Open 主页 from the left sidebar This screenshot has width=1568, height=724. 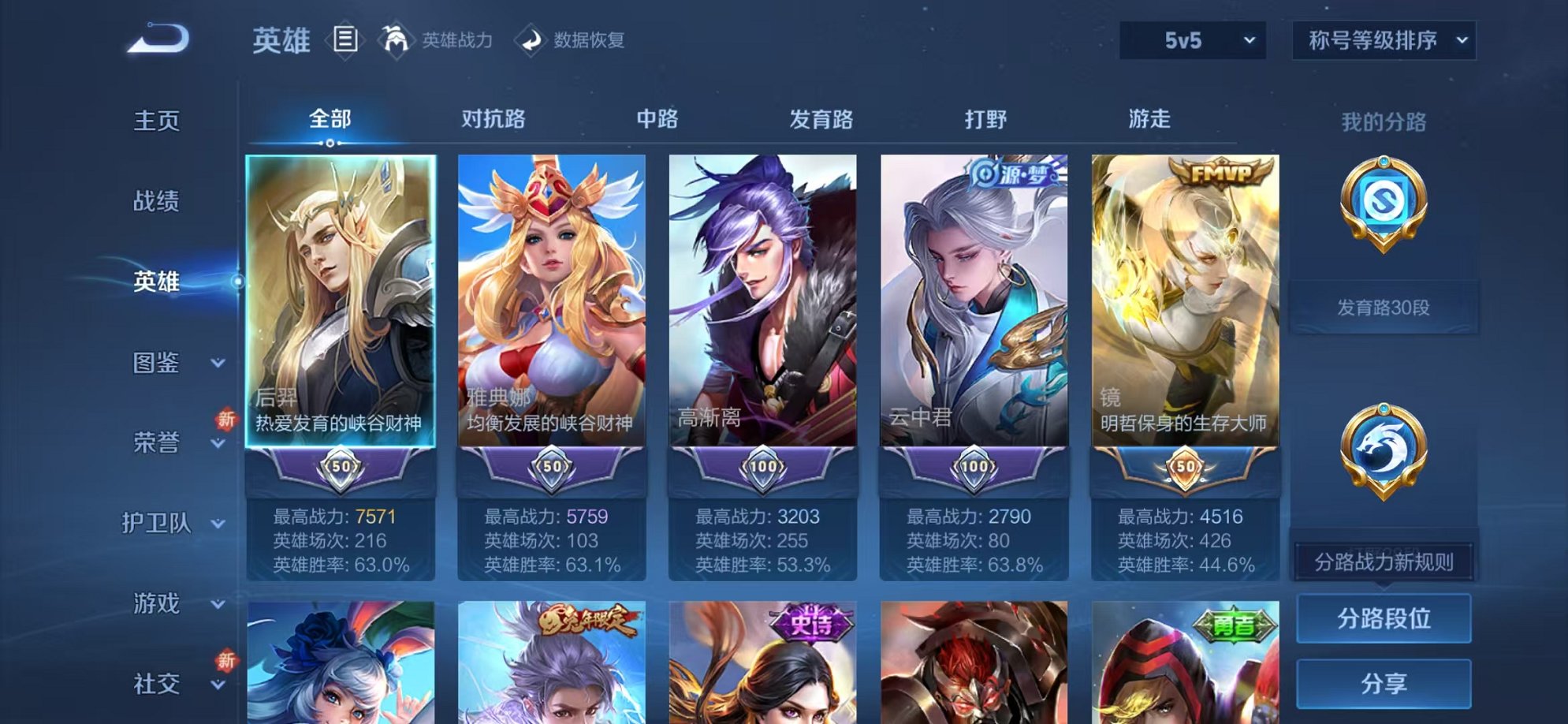pos(156,120)
